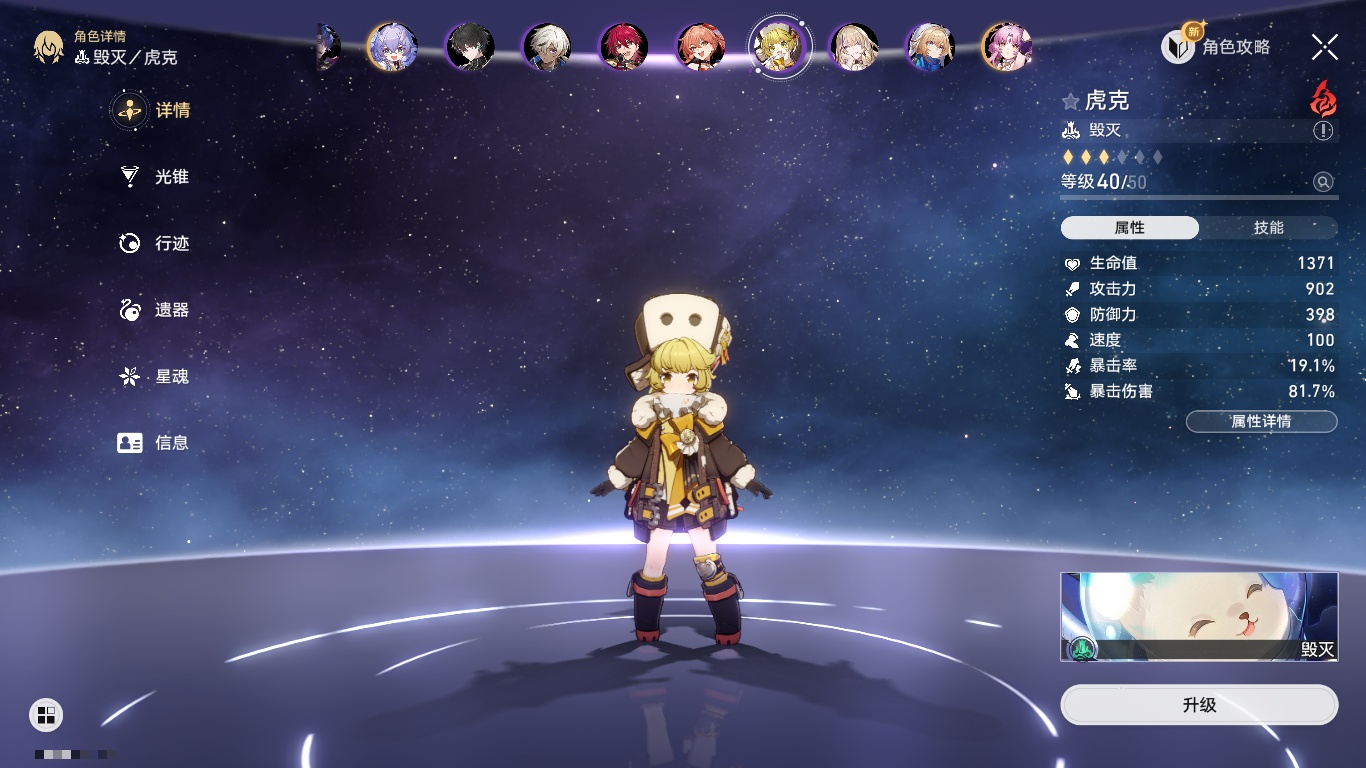Select the red-haired character portrait
Viewport: 1366px width, 768px height.
(x=624, y=47)
